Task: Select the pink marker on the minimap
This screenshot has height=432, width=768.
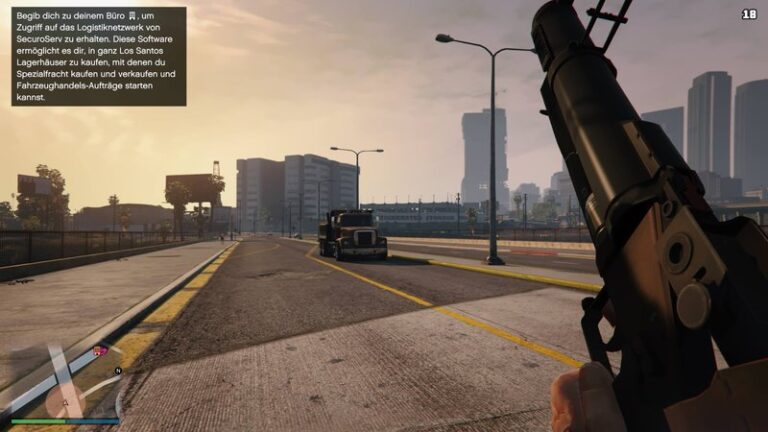Action: [99, 350]
